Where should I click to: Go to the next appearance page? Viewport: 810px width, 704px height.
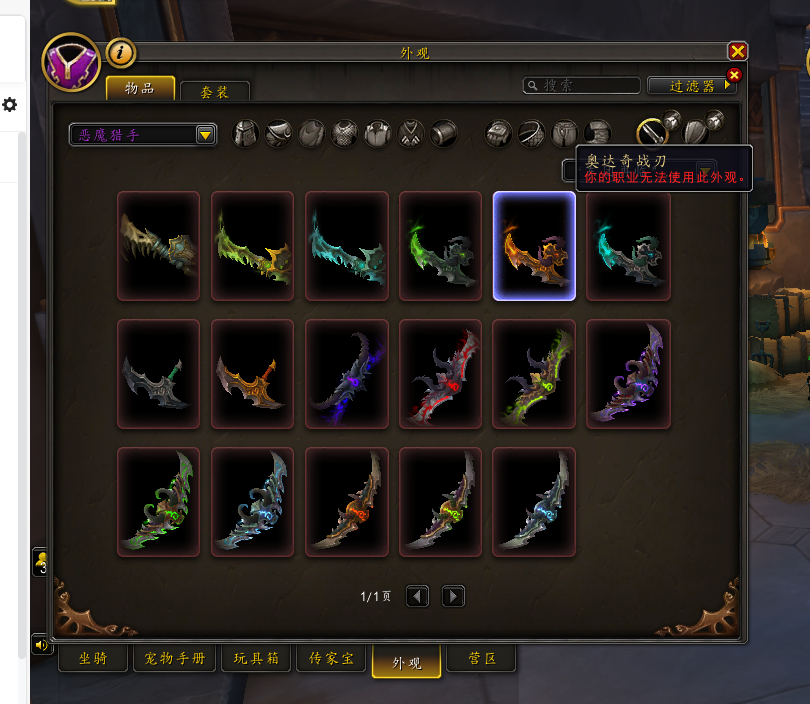(453, 596)
